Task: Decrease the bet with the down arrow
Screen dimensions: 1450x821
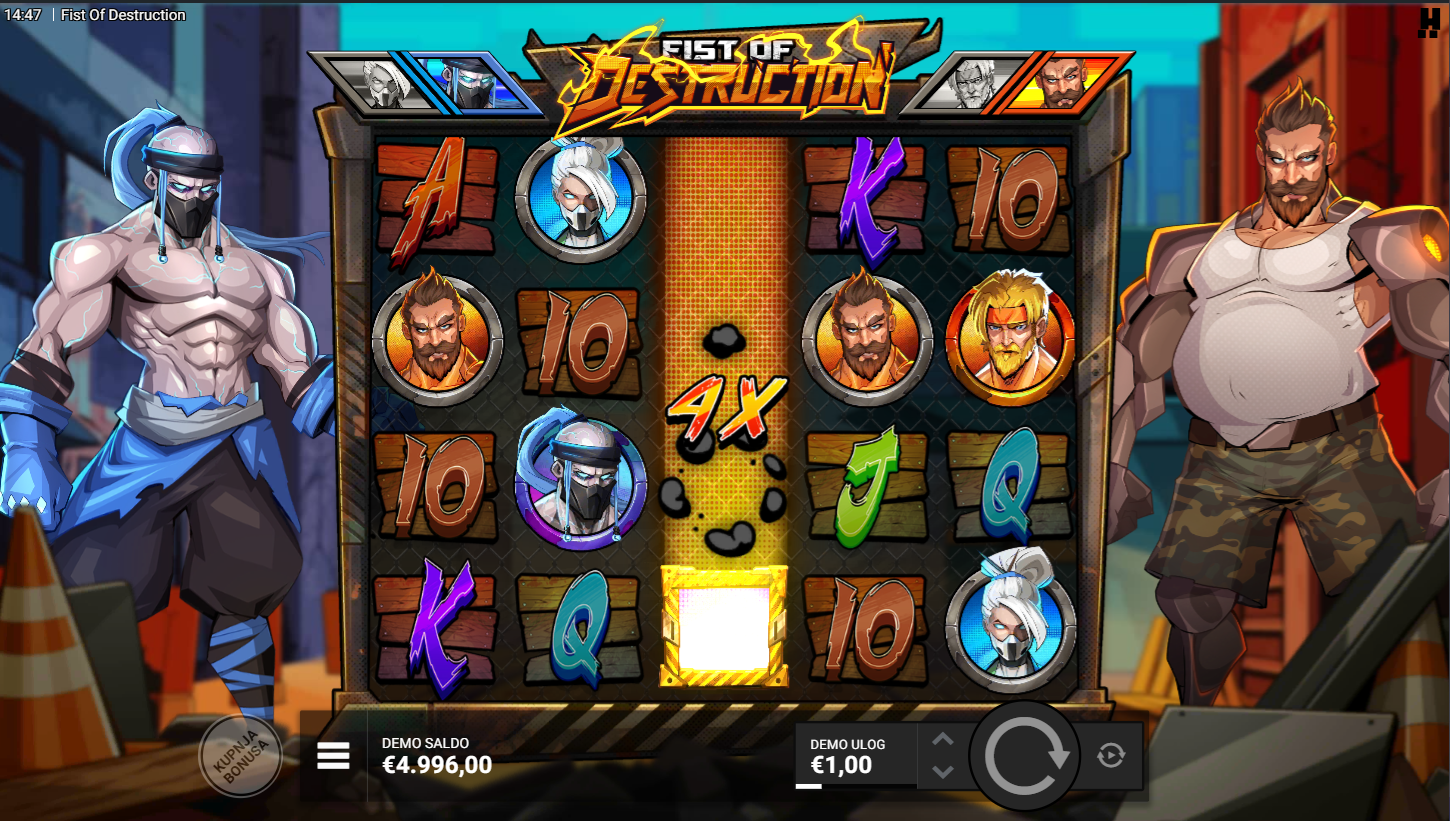Action: coord(943,771)
